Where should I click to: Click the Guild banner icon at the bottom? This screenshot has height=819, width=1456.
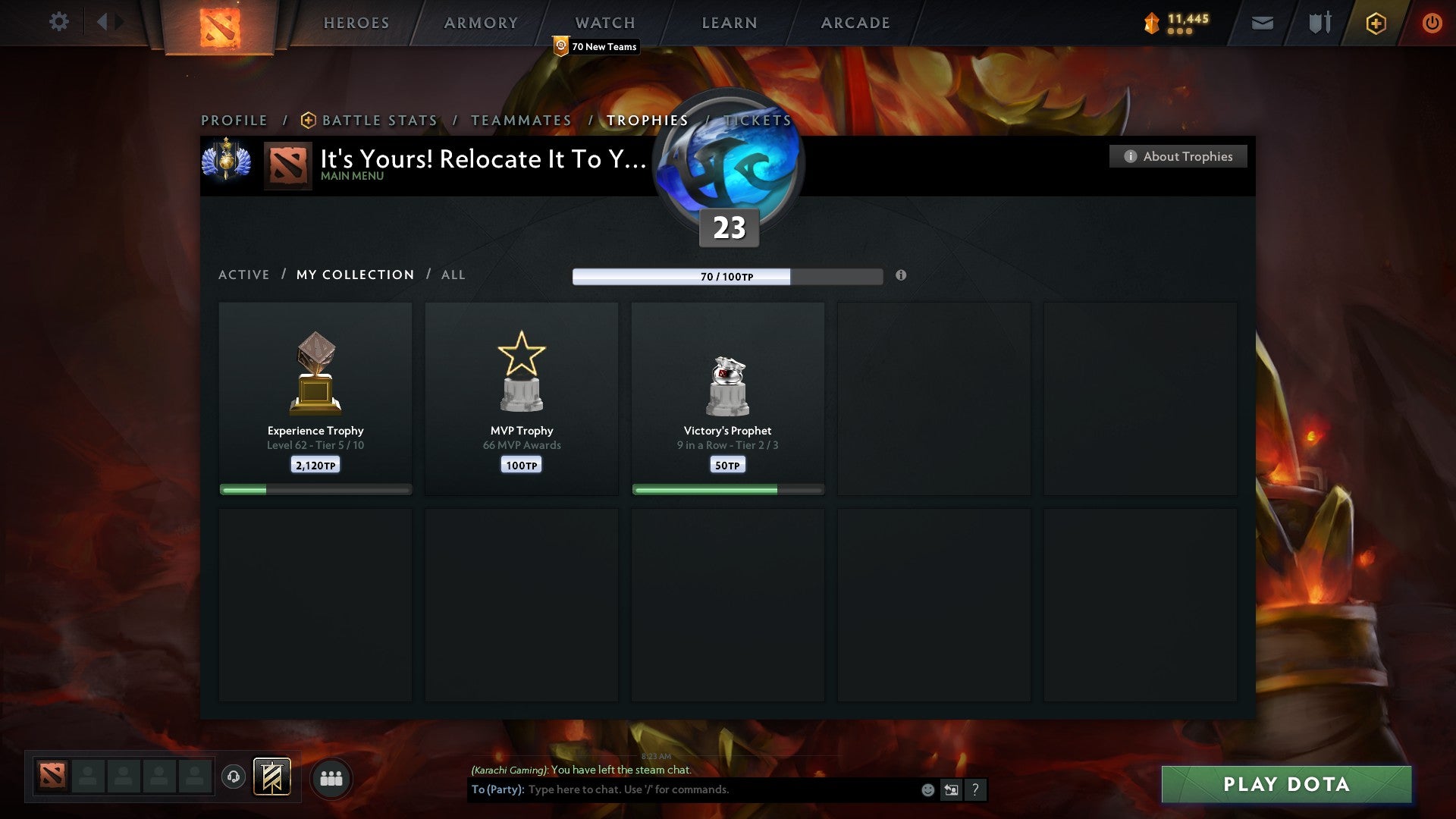click(273, 777)
